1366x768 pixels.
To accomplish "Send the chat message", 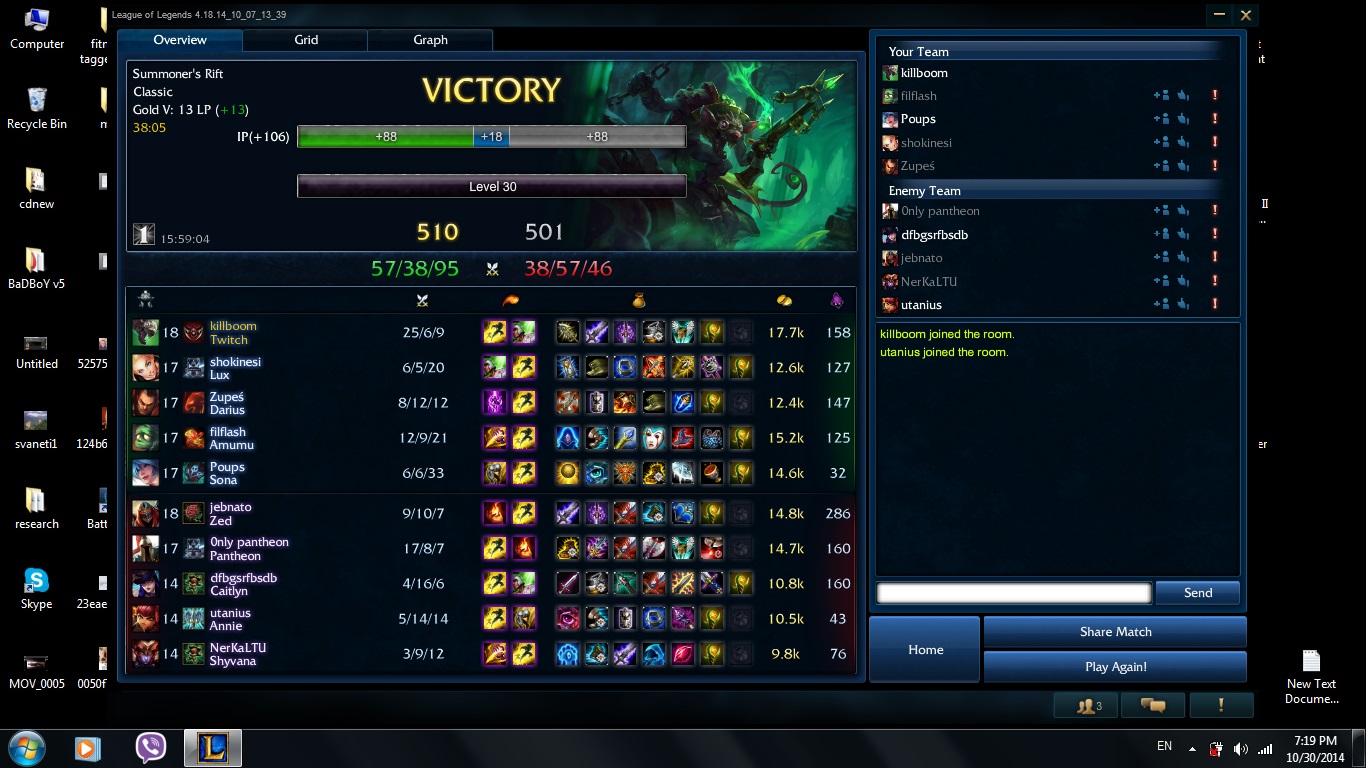I will coord(1197,593).
